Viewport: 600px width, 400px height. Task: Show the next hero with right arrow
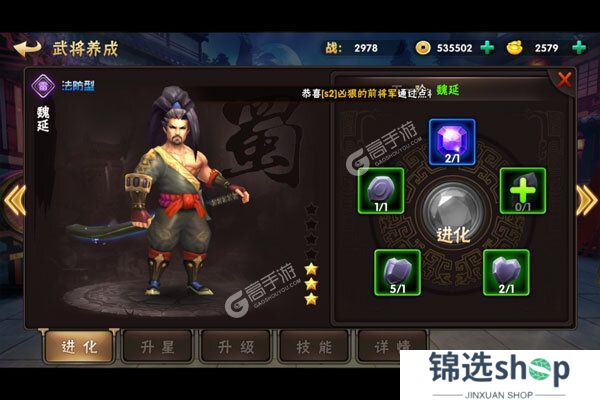(587, 200)
